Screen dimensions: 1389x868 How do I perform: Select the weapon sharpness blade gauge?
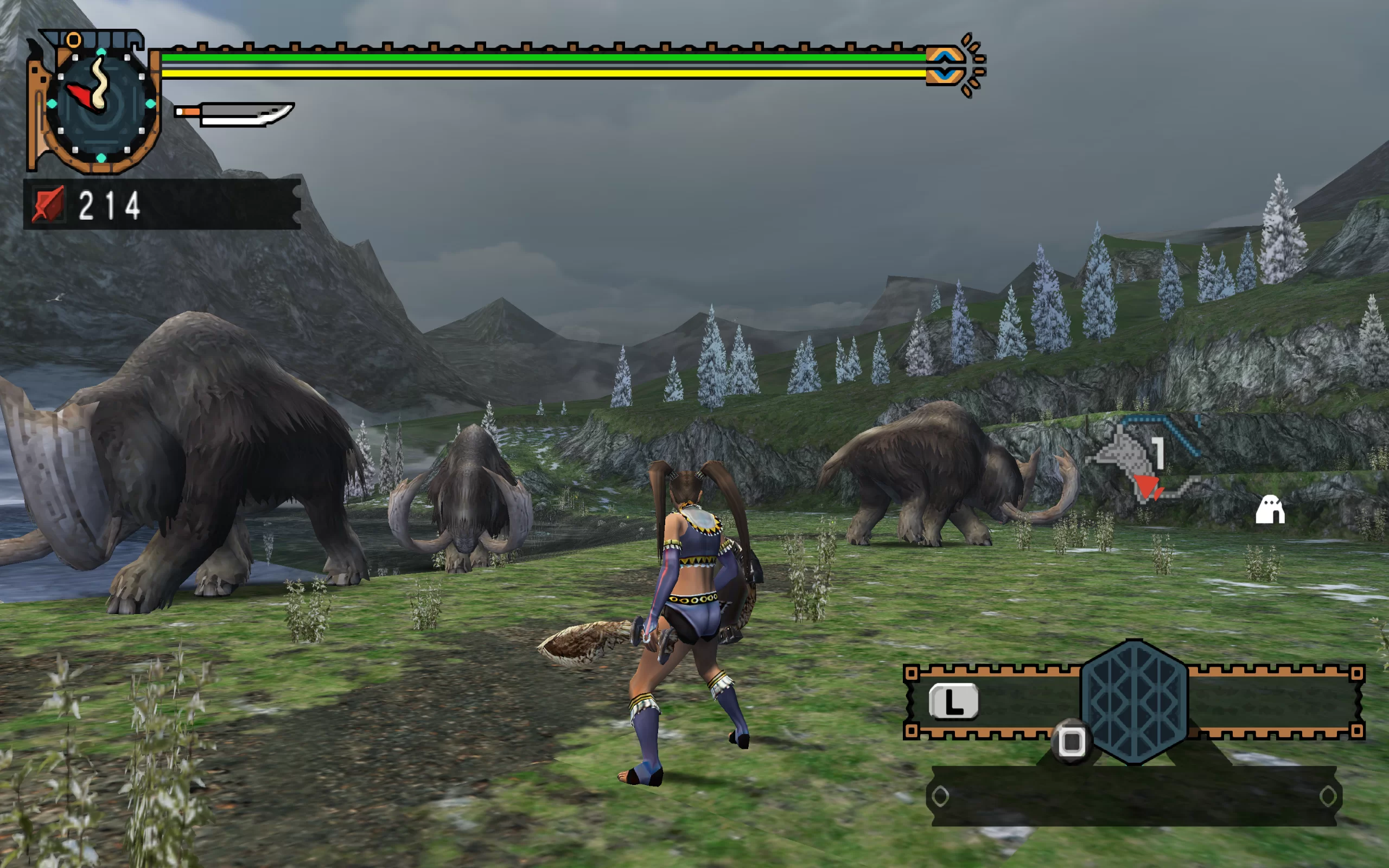pyautogui.click(x=235, y=113)
